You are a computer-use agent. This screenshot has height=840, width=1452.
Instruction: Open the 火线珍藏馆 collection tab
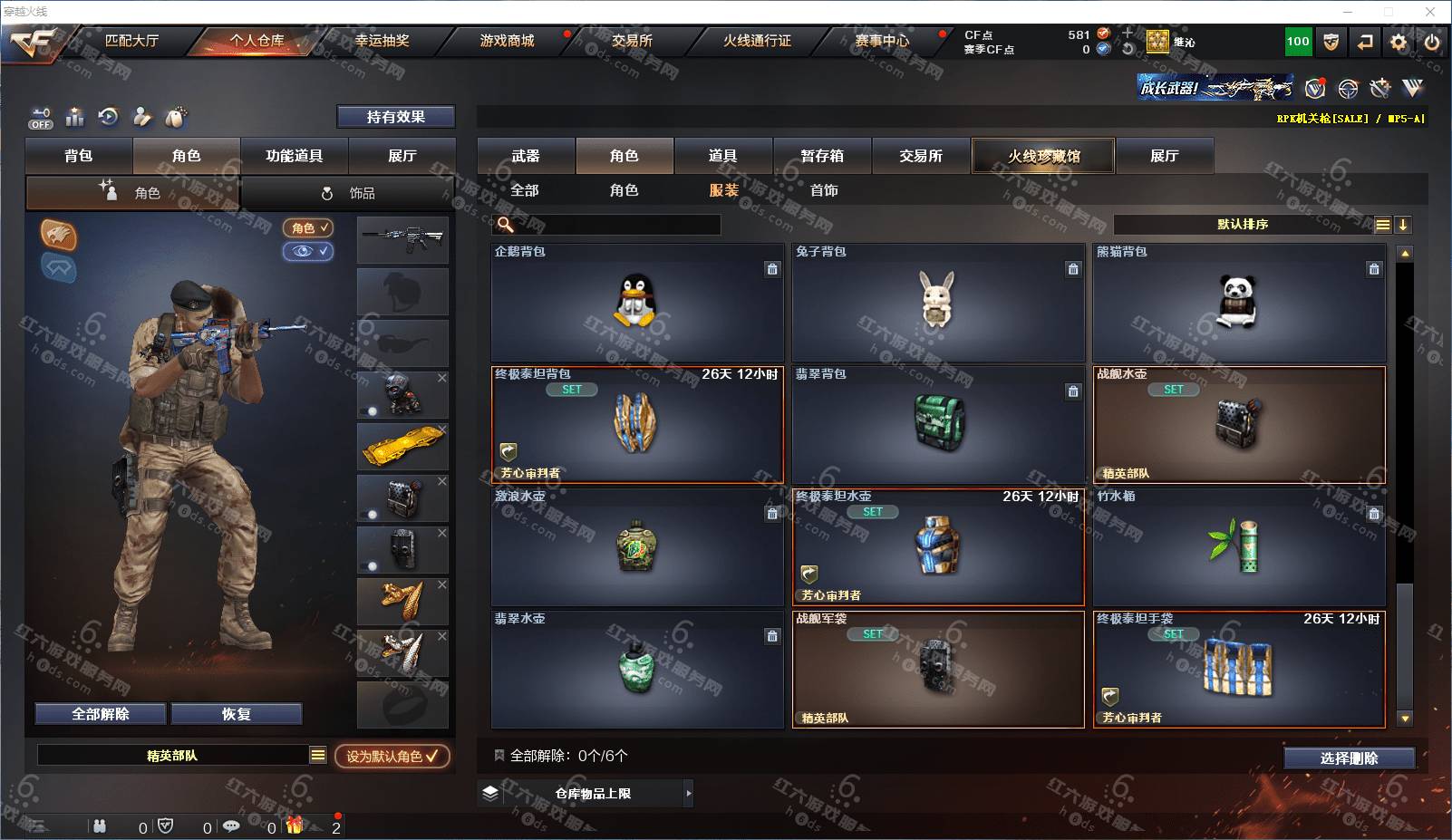[x=1043, y=156]
